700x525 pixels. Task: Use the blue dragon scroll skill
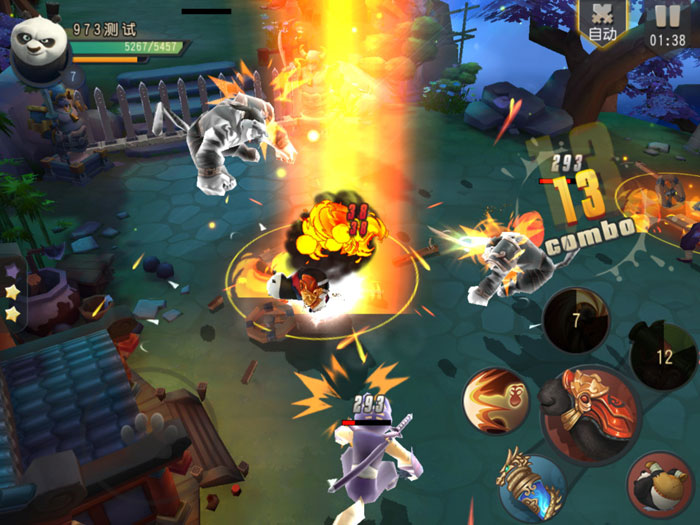click(x=532, y=487)
